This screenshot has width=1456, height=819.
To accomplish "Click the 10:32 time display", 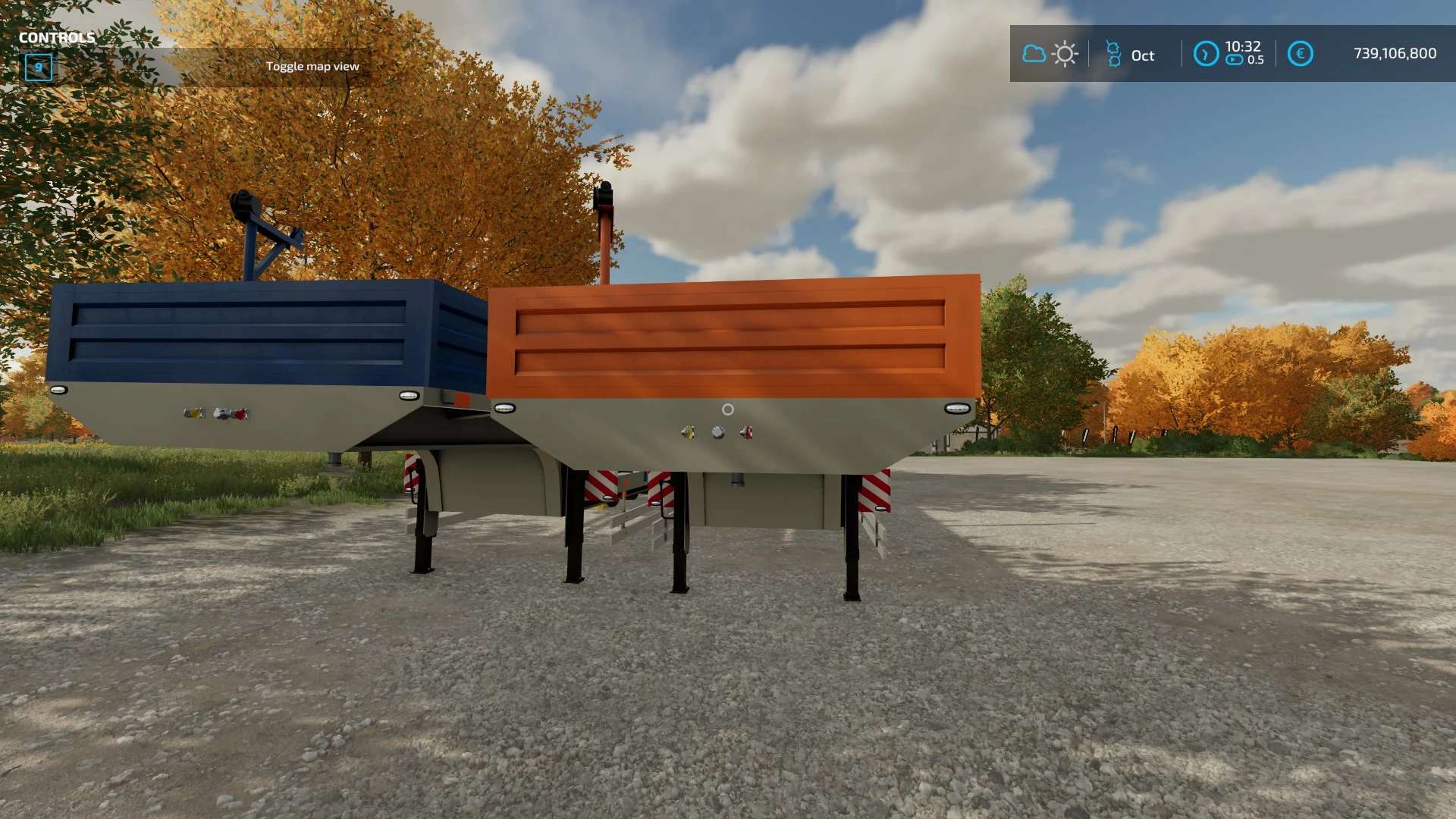I will (1242, 46).
